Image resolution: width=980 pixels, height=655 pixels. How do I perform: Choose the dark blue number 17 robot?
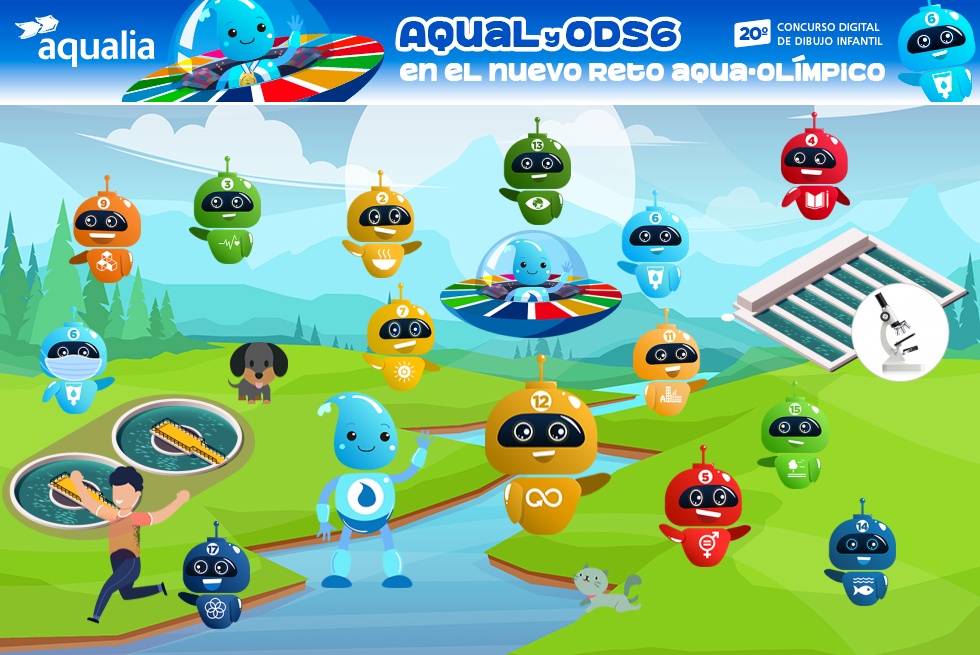tap(211, 576)
